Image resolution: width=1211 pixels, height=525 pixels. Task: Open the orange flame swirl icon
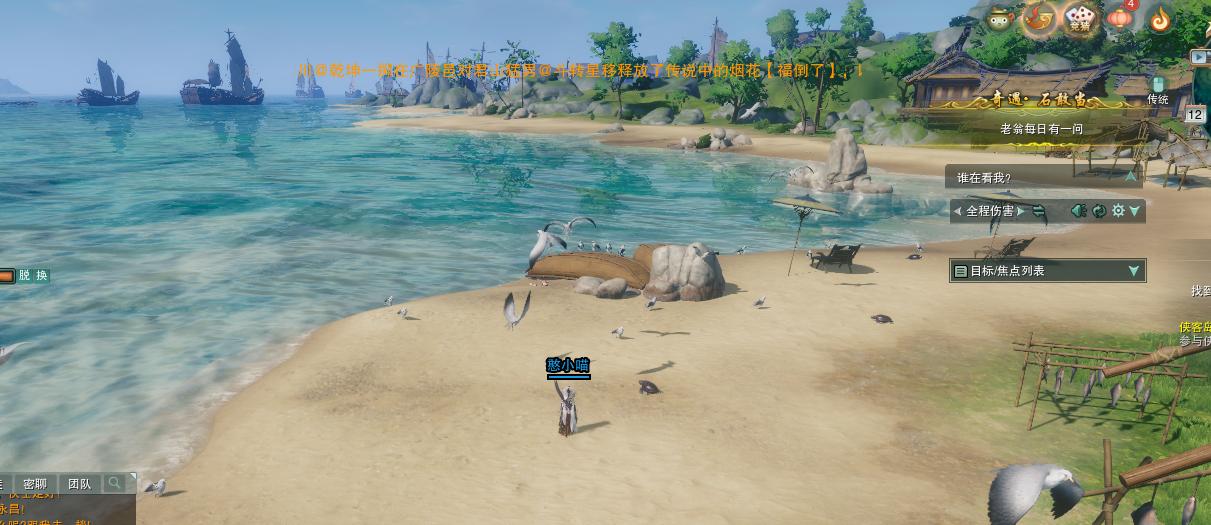pos(1160,18)
